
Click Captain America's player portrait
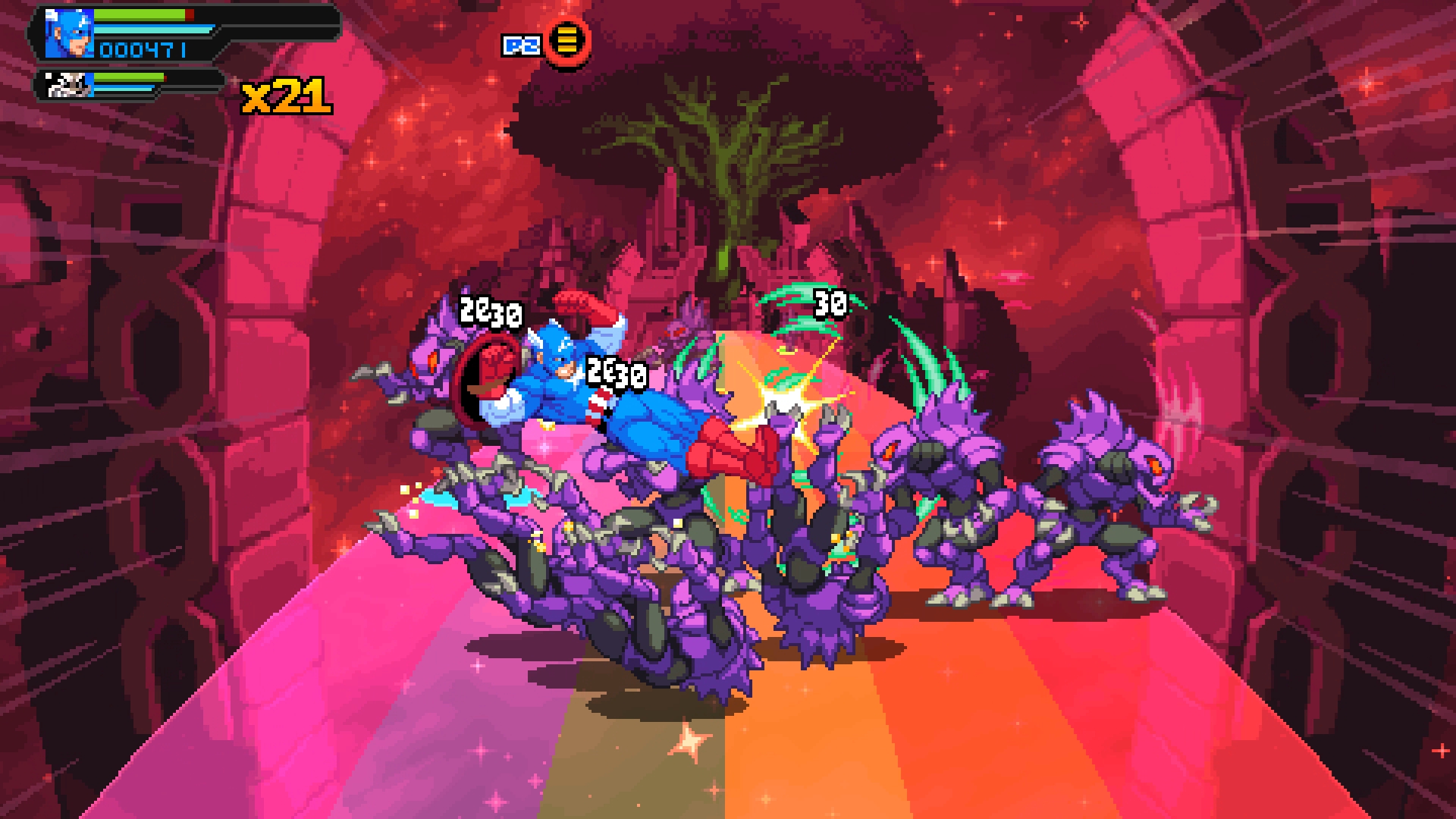pyautogui.click(x=69, y=34)
